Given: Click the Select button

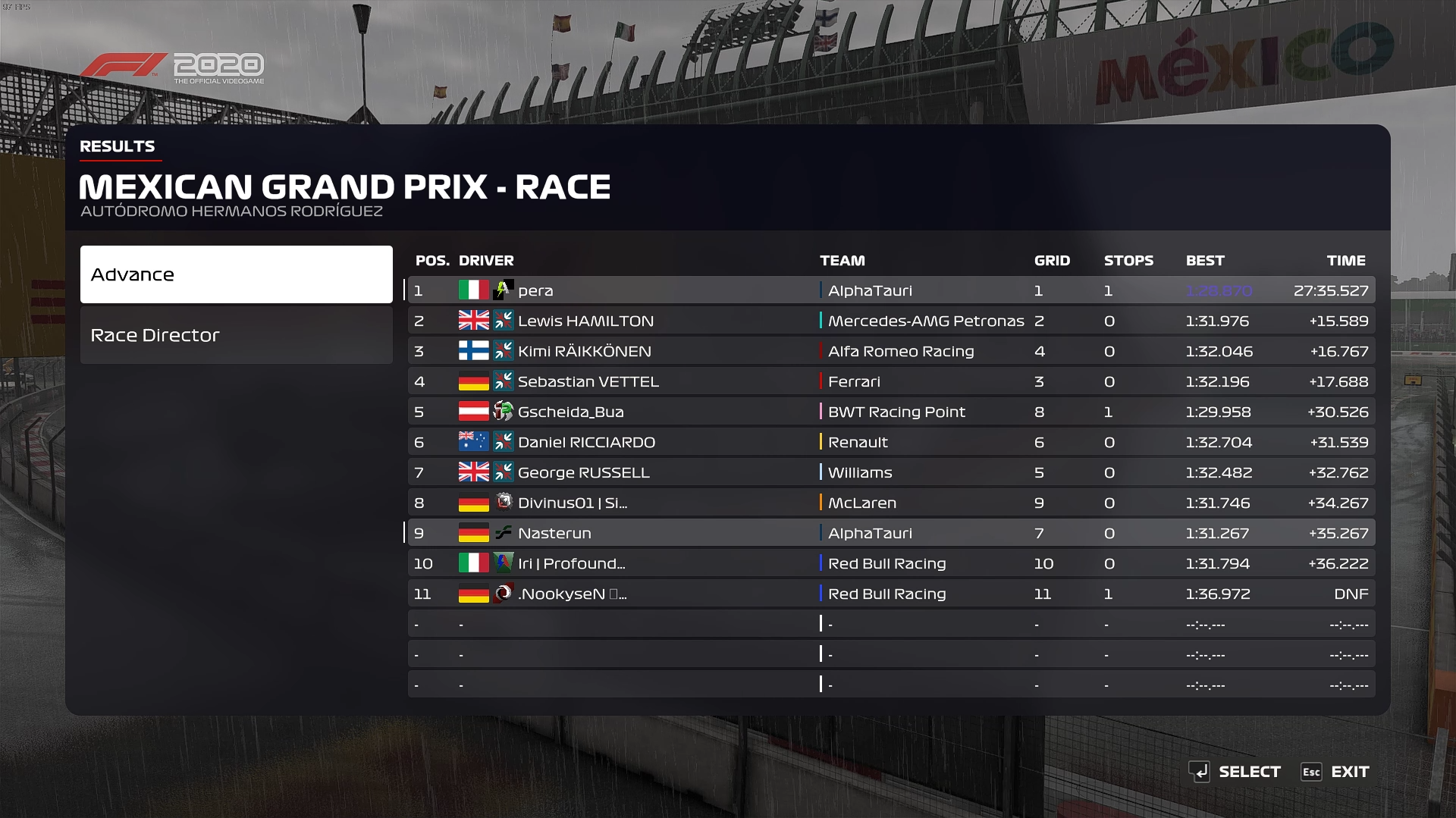Looking at the screenshot, I should [1235, 772].
